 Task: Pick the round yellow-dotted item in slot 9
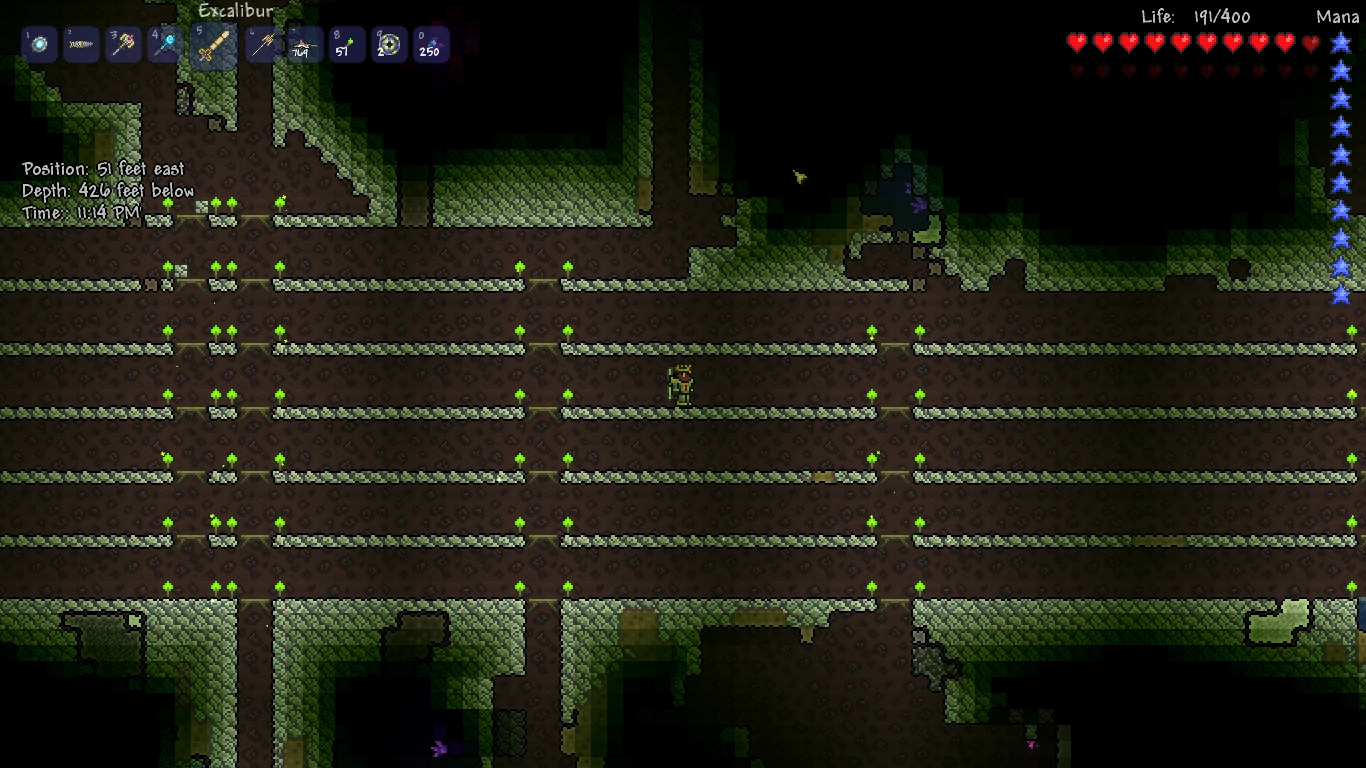(x=388, y=45)
